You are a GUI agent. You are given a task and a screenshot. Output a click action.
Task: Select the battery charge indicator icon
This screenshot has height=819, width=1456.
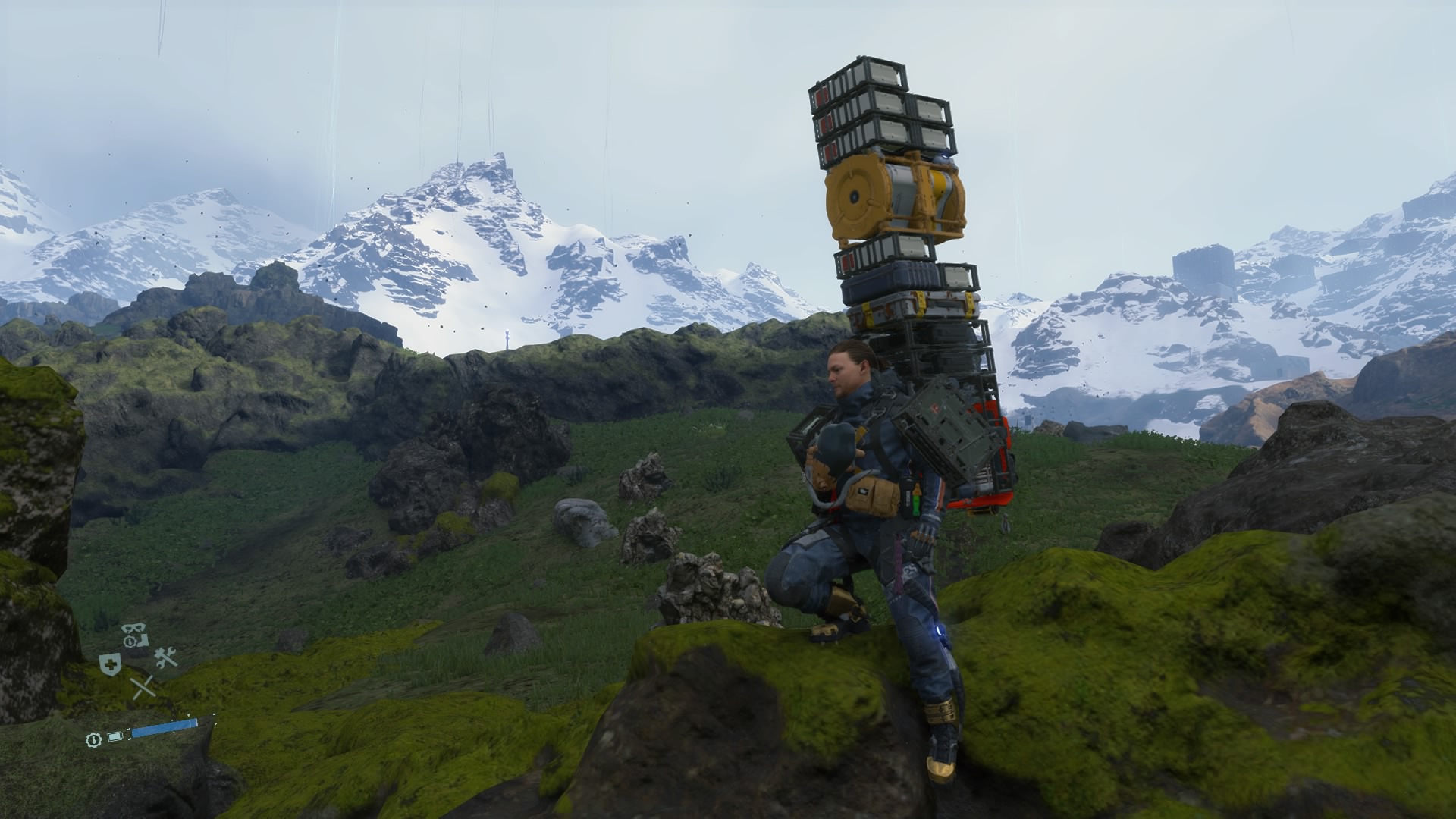click(115, 736)
